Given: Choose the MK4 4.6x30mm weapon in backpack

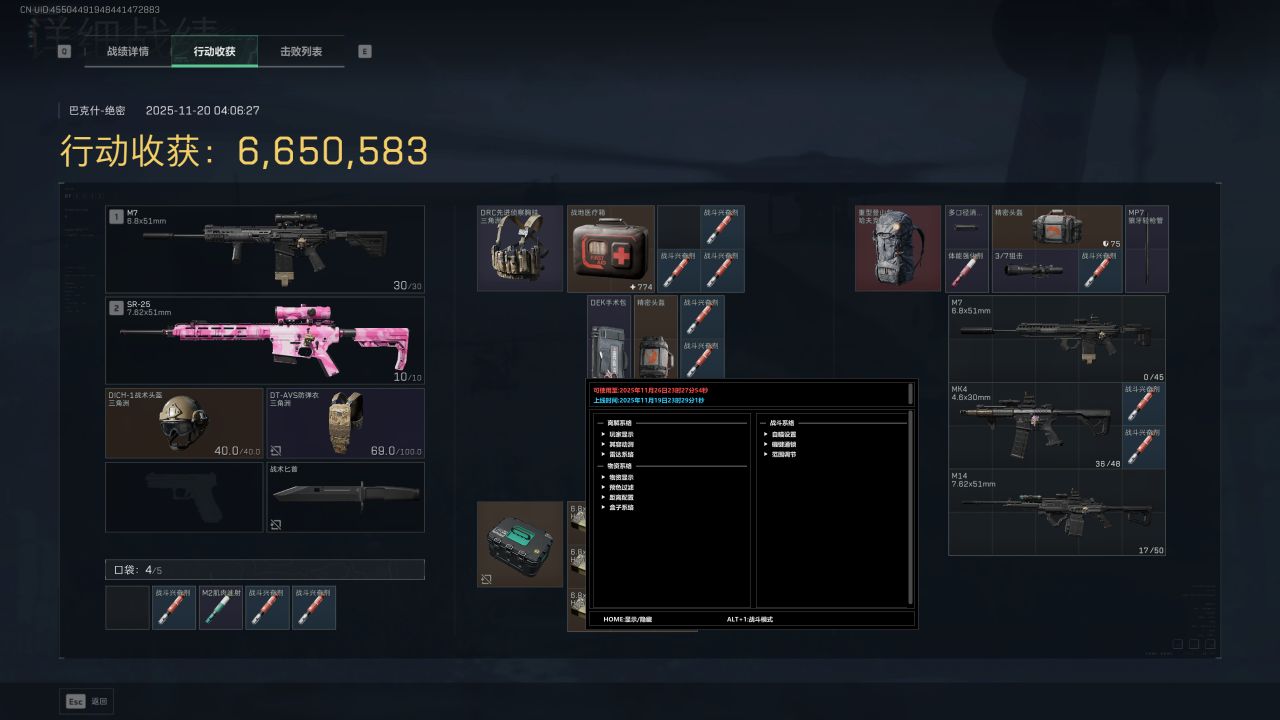Looking at the screenshot, I should coord(1034,426).
